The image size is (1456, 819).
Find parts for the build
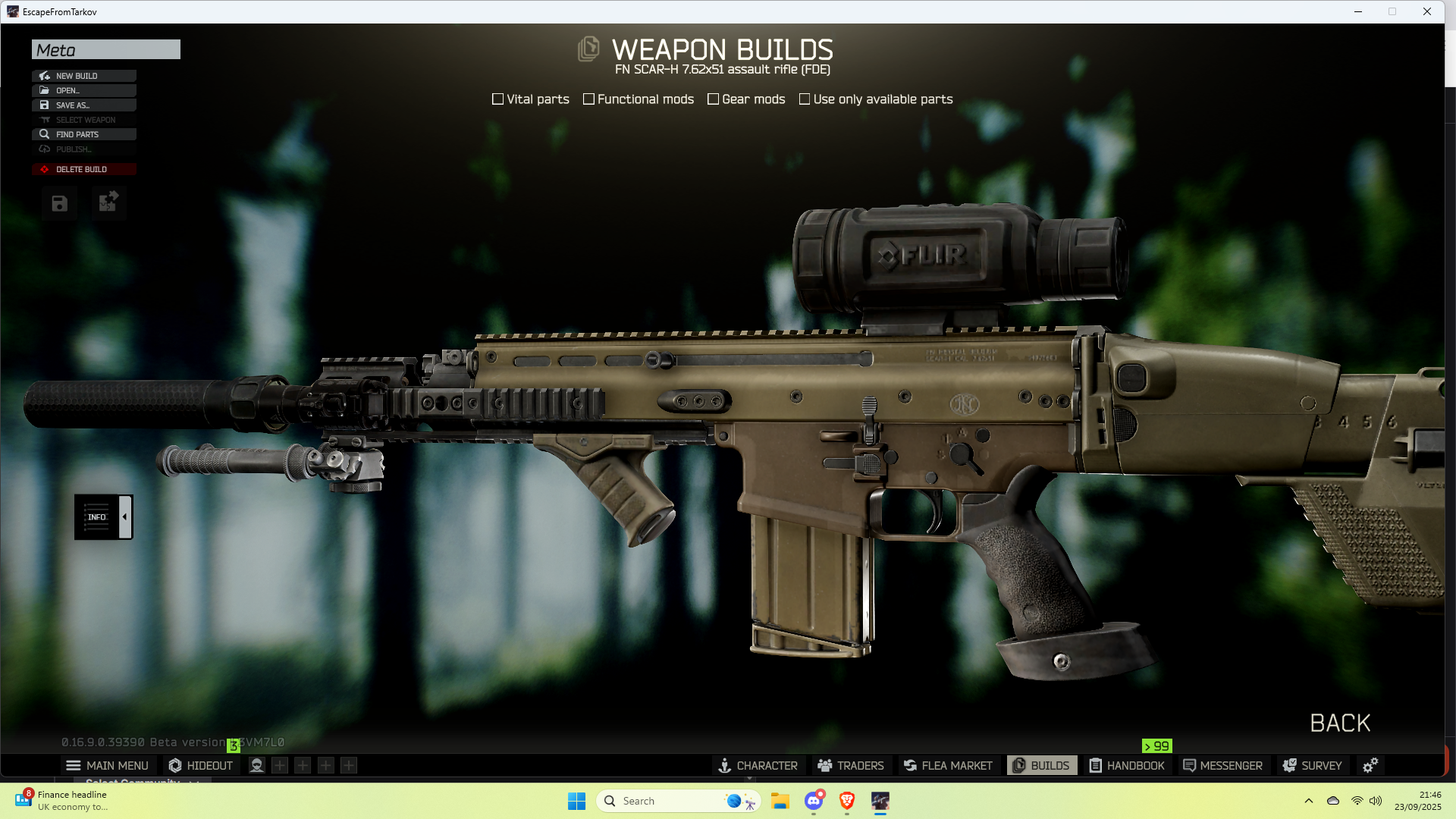click(x=83, y=134)
